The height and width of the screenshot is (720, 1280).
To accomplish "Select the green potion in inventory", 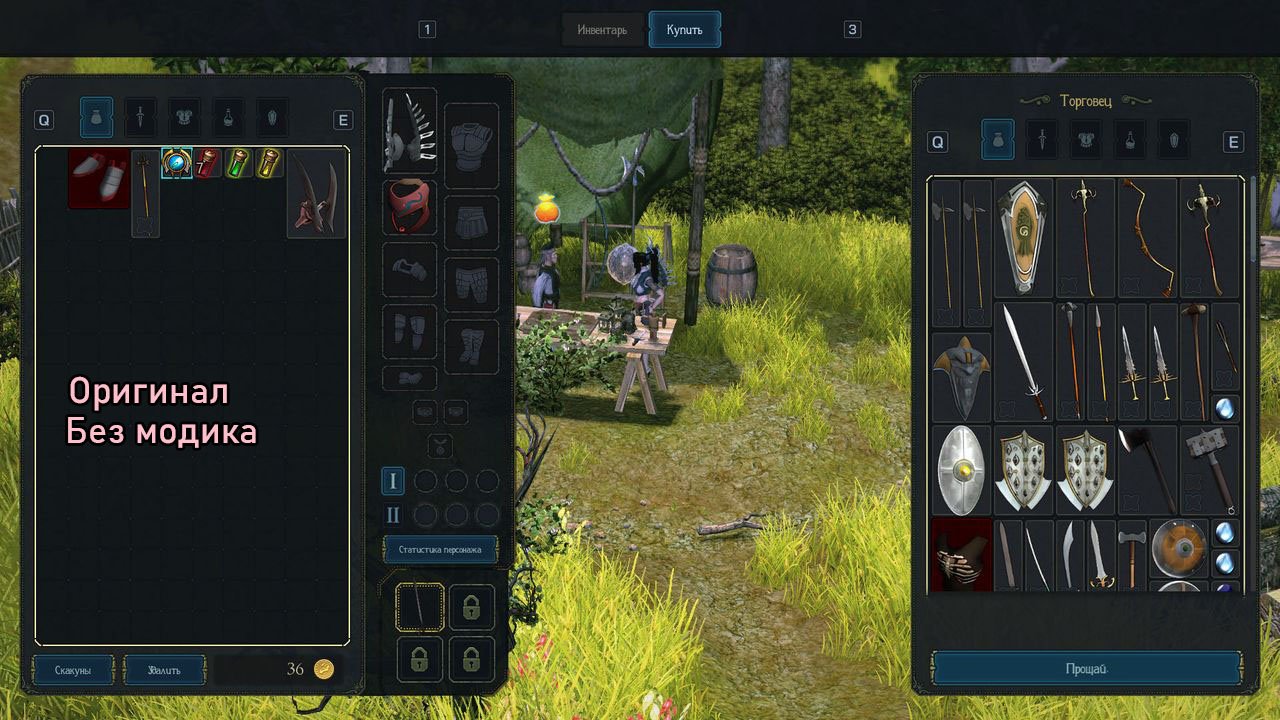I will point(237,163).
